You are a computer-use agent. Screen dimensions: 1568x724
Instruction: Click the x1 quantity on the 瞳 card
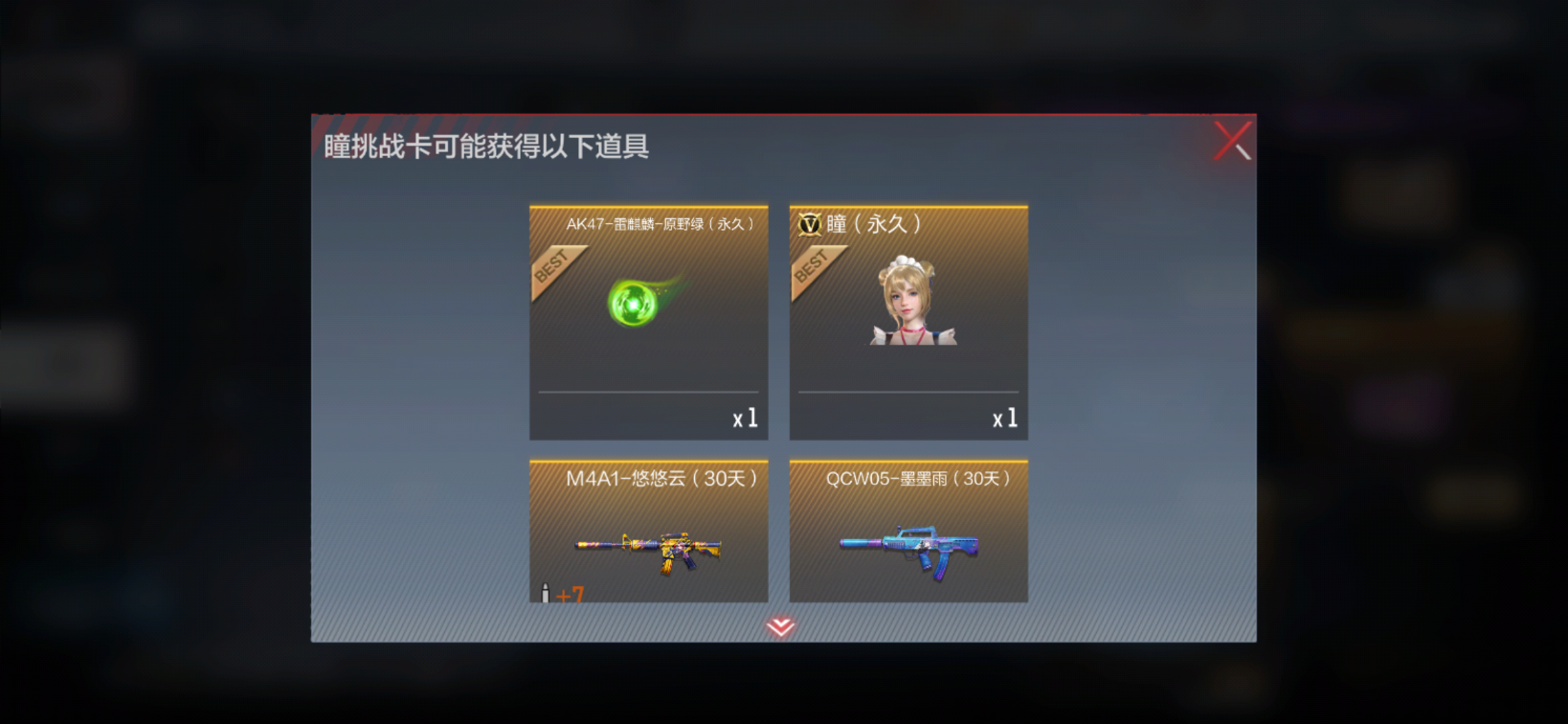pyautogui.click(x=1007, y=418)
